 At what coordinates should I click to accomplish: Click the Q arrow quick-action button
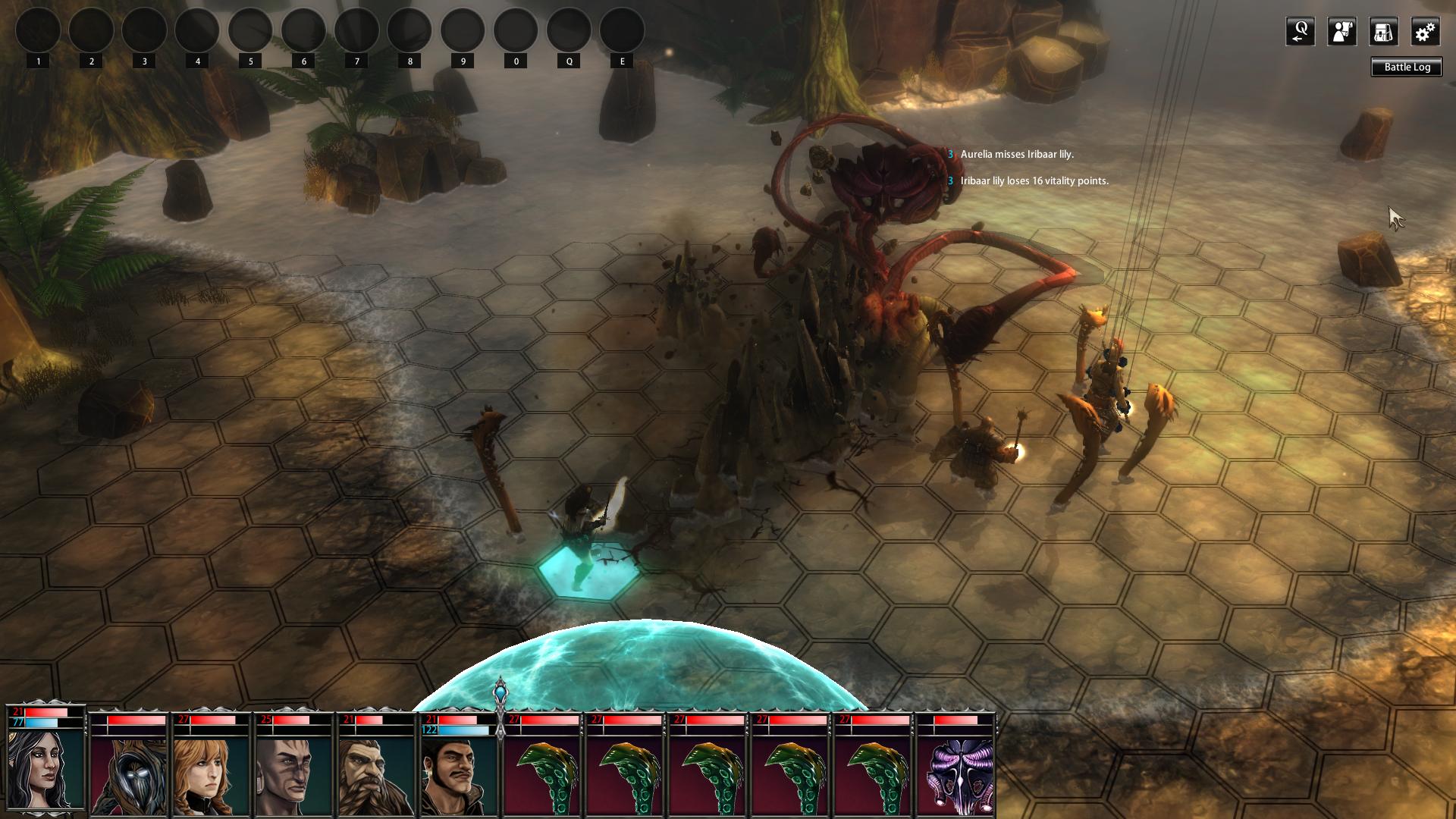(1300, 32)
